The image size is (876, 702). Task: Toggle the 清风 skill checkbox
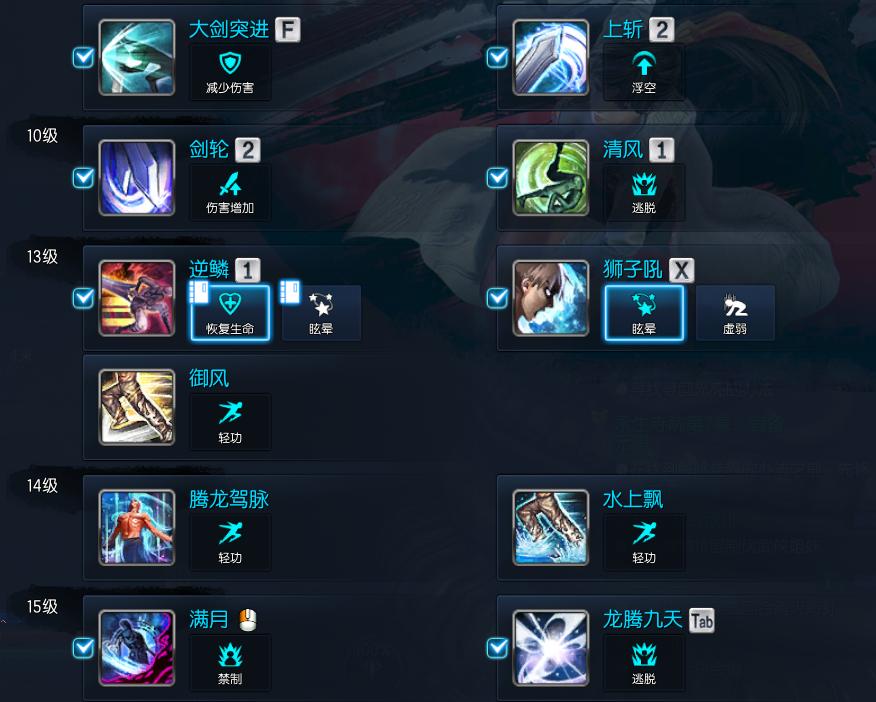pos(497,178)
